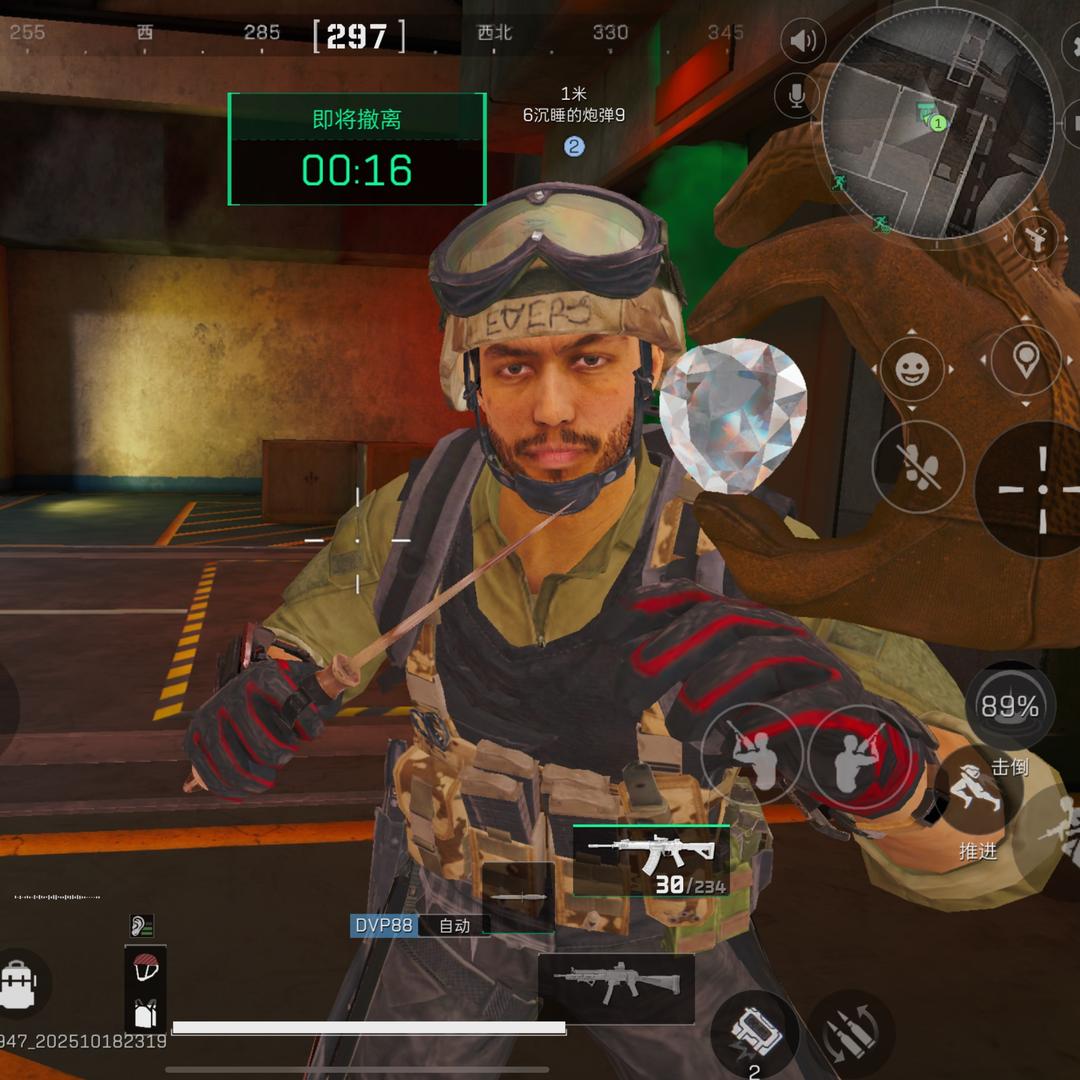Image resolution: width=1080 pixels, height=1080 pixels.
Task: Toggle the speaker voice audio button
Action: pyautogui.click(x=800, y=41)
